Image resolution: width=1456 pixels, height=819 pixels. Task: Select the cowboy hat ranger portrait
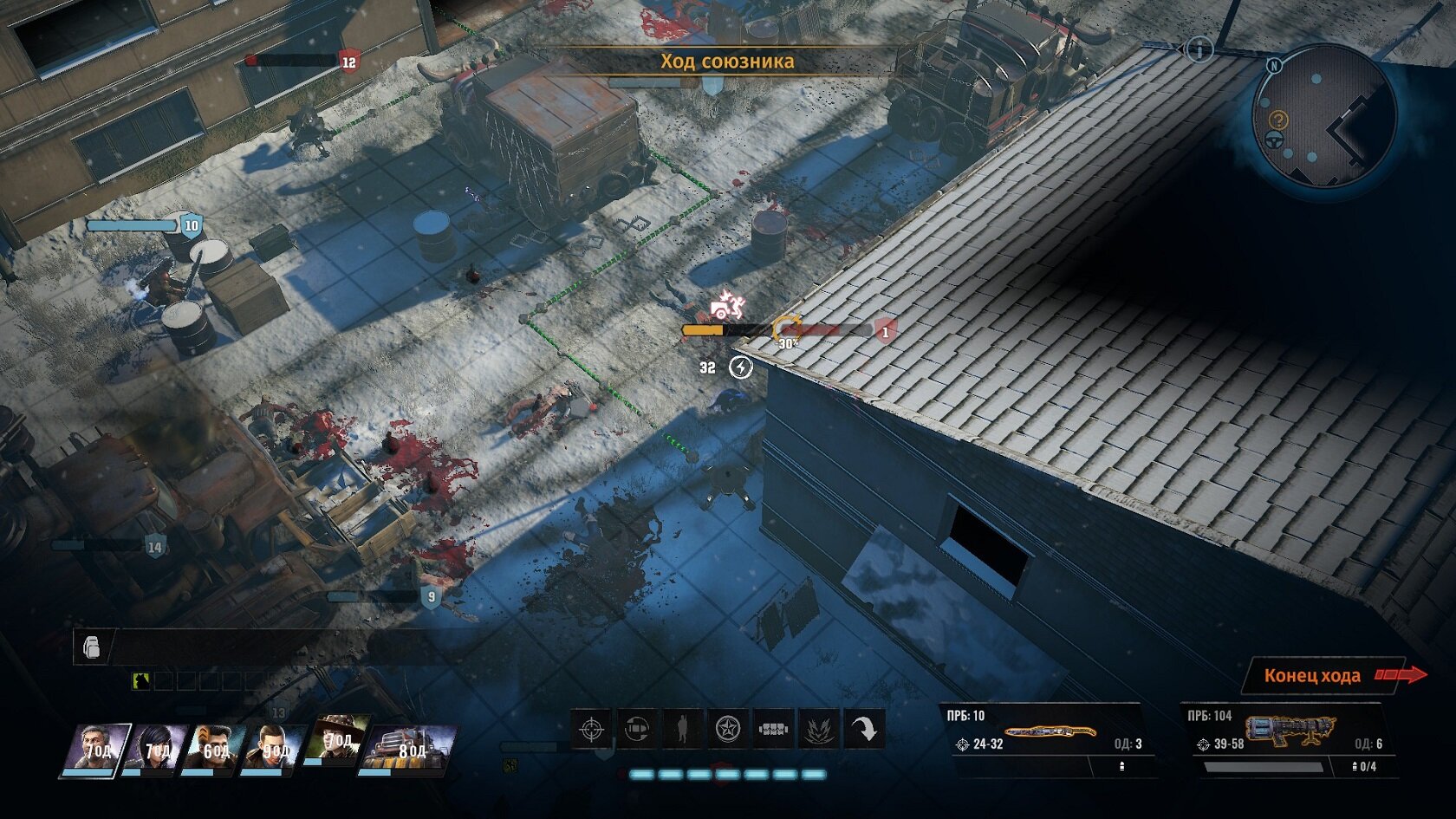336,740
